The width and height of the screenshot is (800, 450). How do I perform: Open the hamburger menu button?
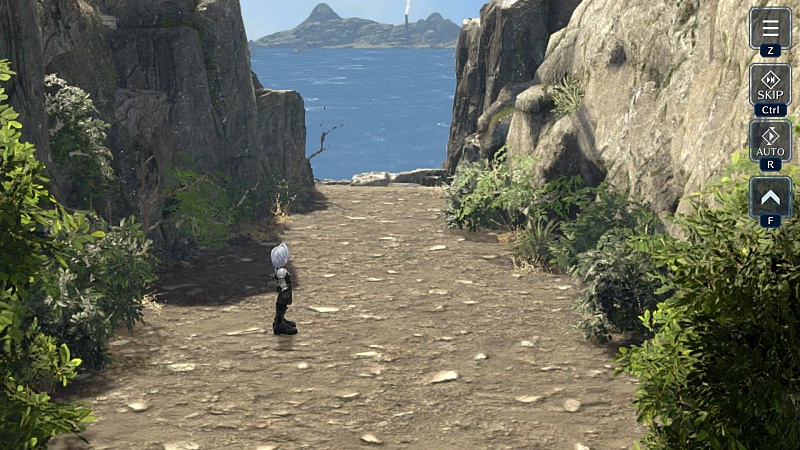click(770, 27)
